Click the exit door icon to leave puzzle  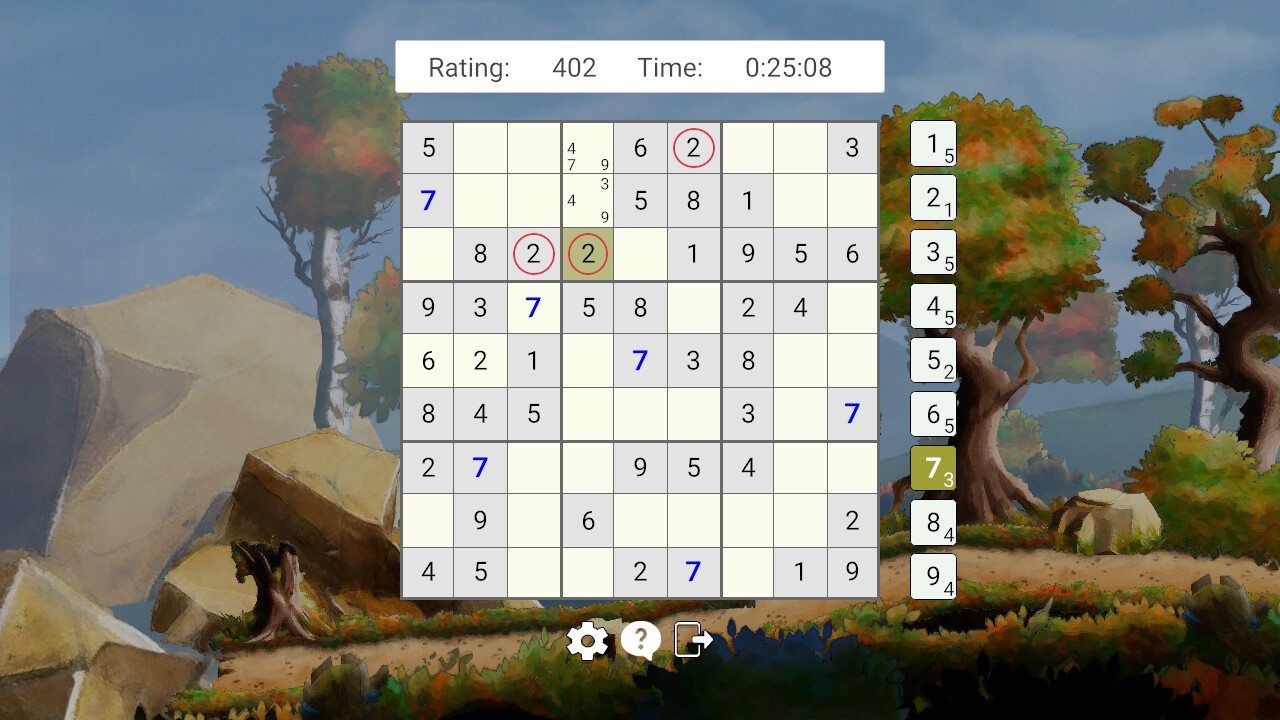[692, 640]
